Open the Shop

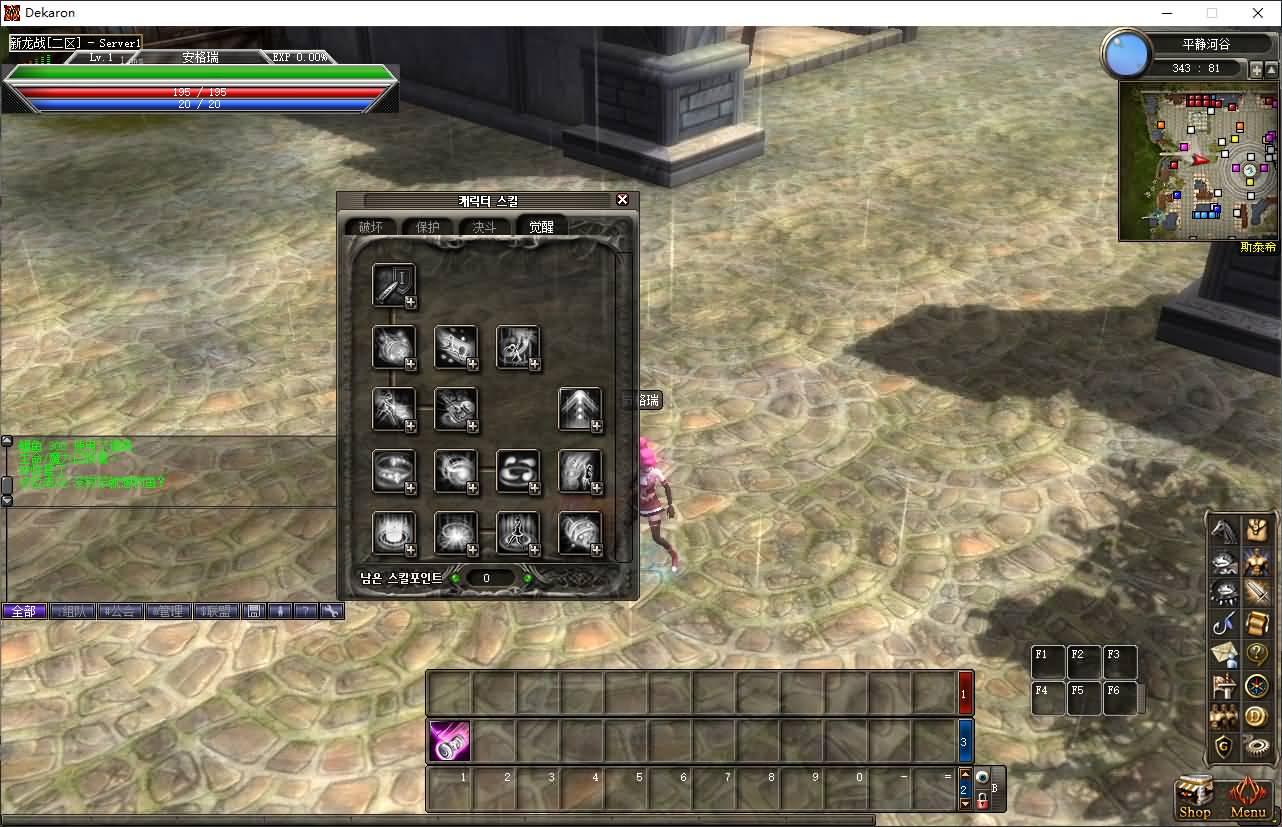1195,797
